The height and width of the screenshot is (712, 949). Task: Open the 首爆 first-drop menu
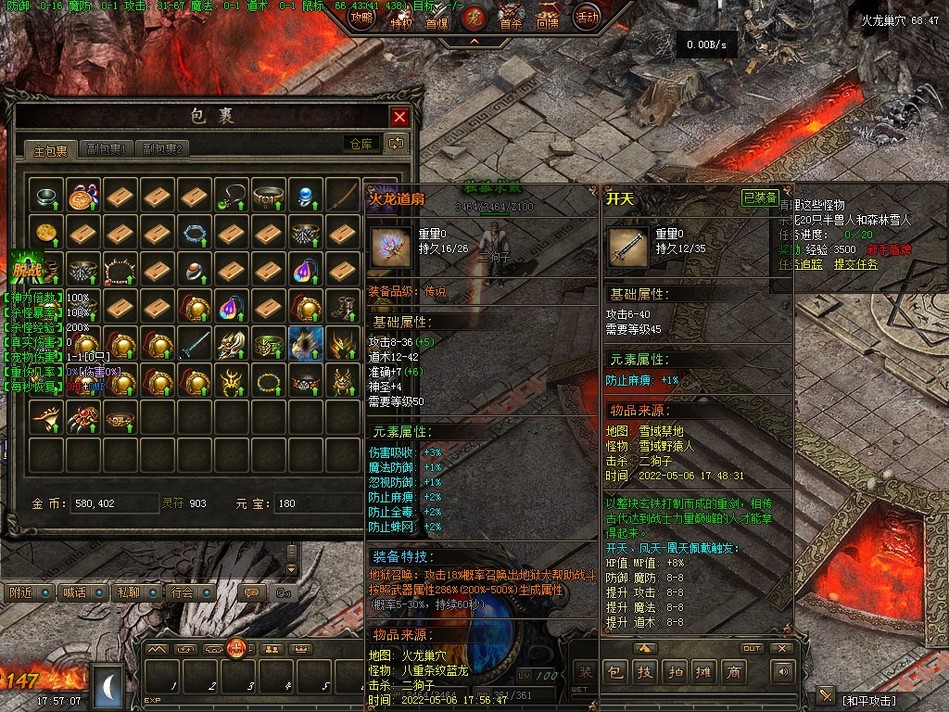click(x=437, y=20)
